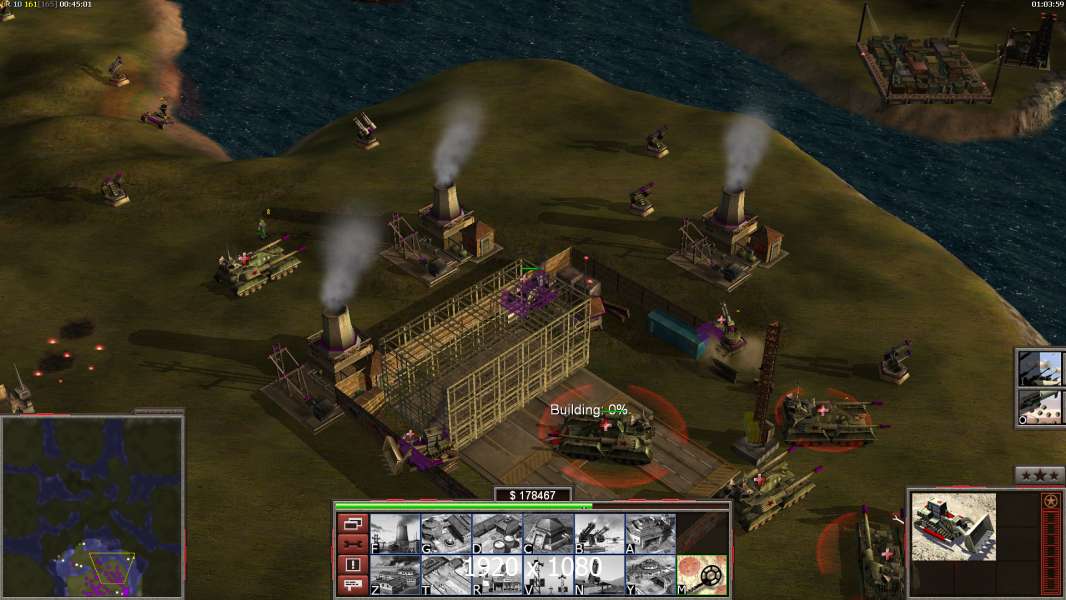Choose the build icon labeled Y
Screen dimensions: 1066x600
pyautogui.click(x=650, y=575)
